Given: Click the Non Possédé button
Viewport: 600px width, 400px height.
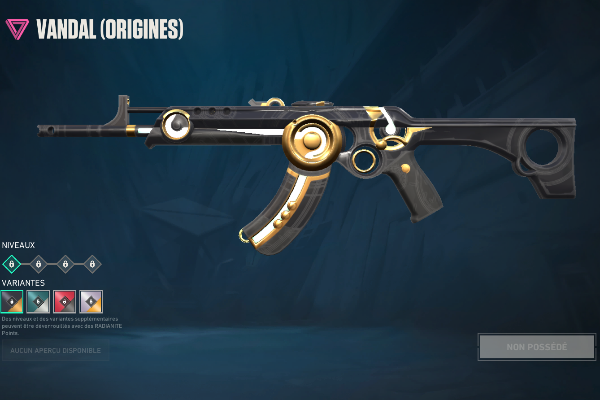Looking at the screenshot, I should 536,347.
